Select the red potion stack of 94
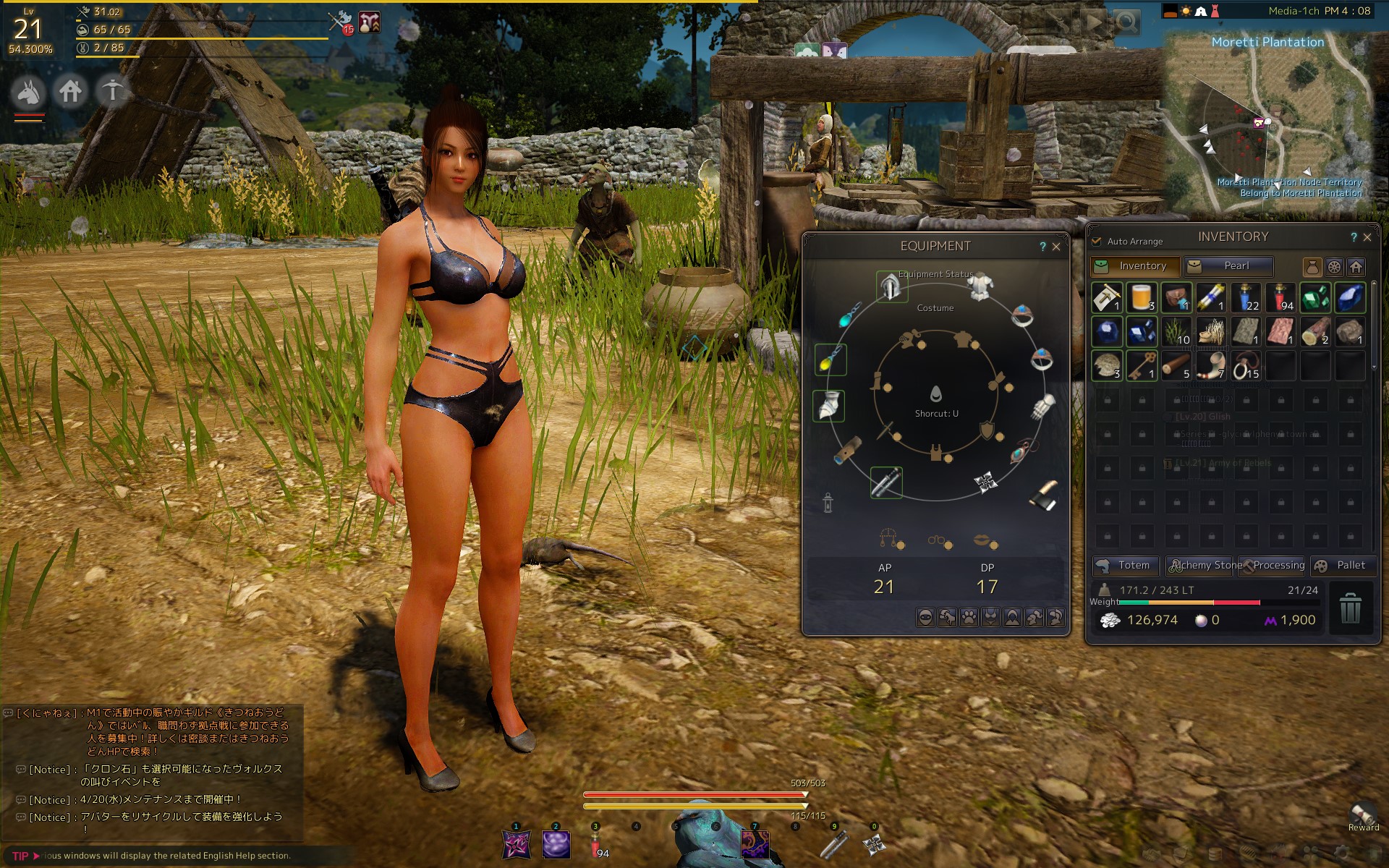The image size is (1389, 868). tap(1280, 297)
